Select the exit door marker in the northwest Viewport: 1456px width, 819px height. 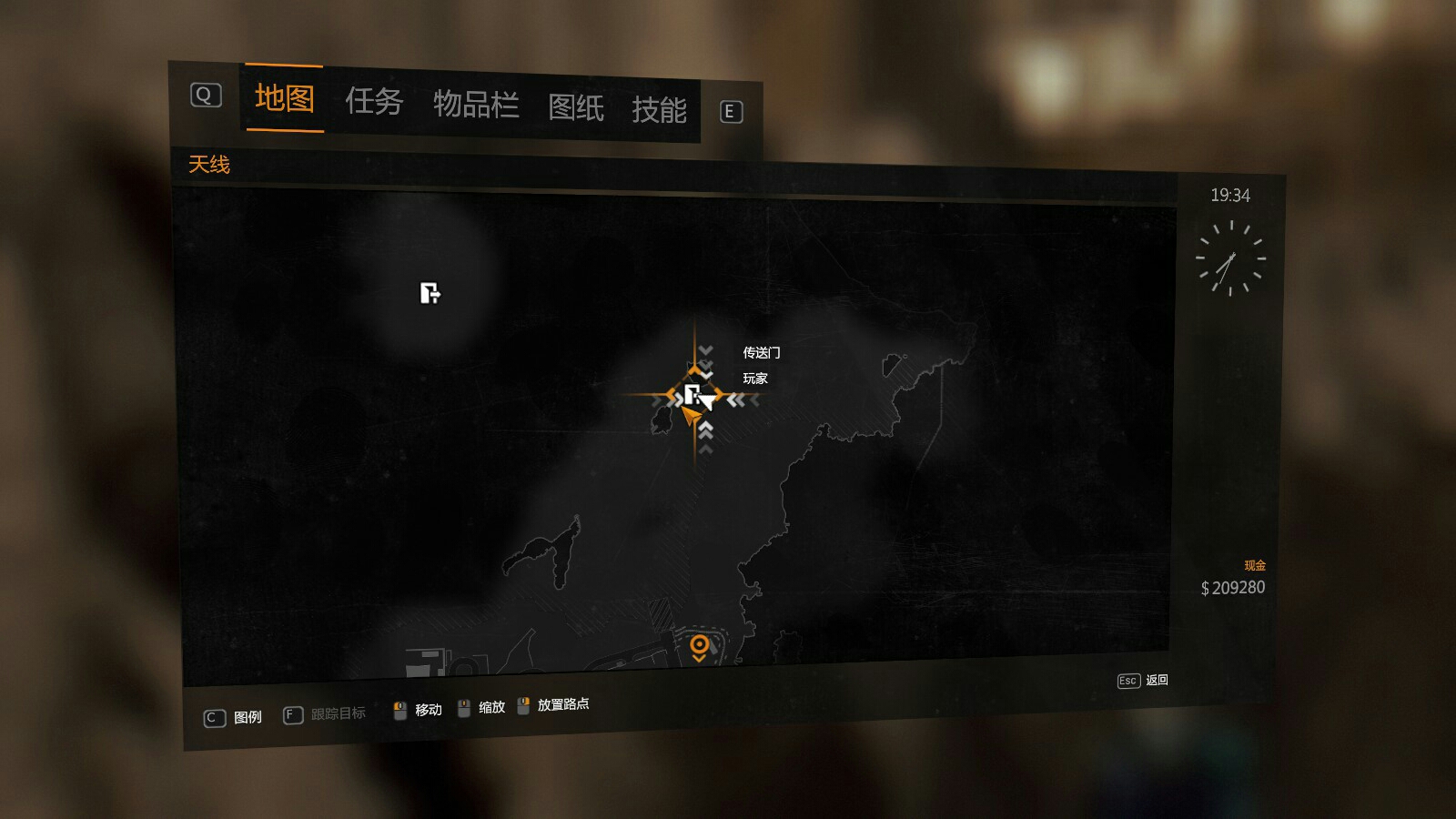[430, 293]
